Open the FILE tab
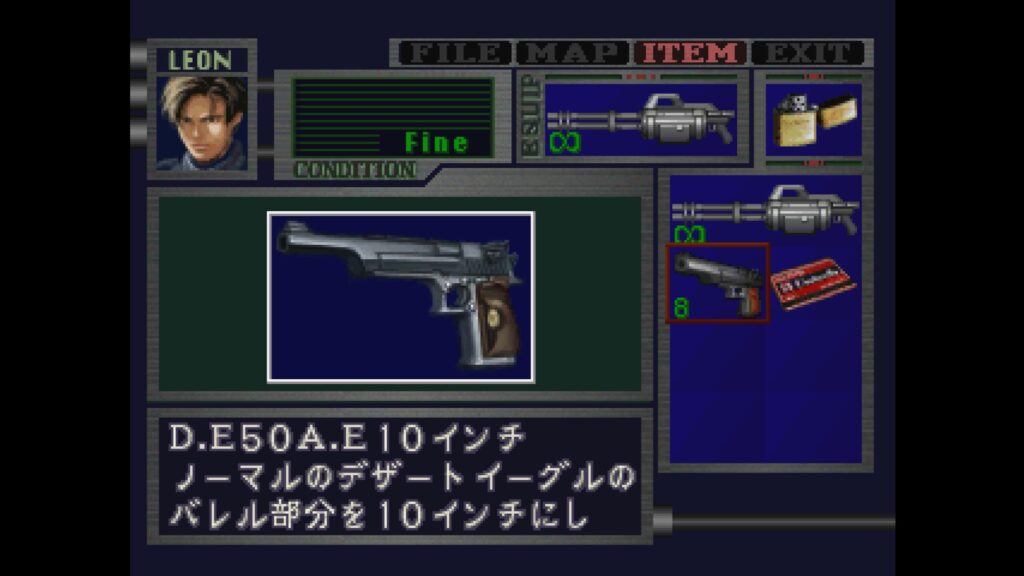The width and height of the screenshot is (1024, 576). click(456, 53)
